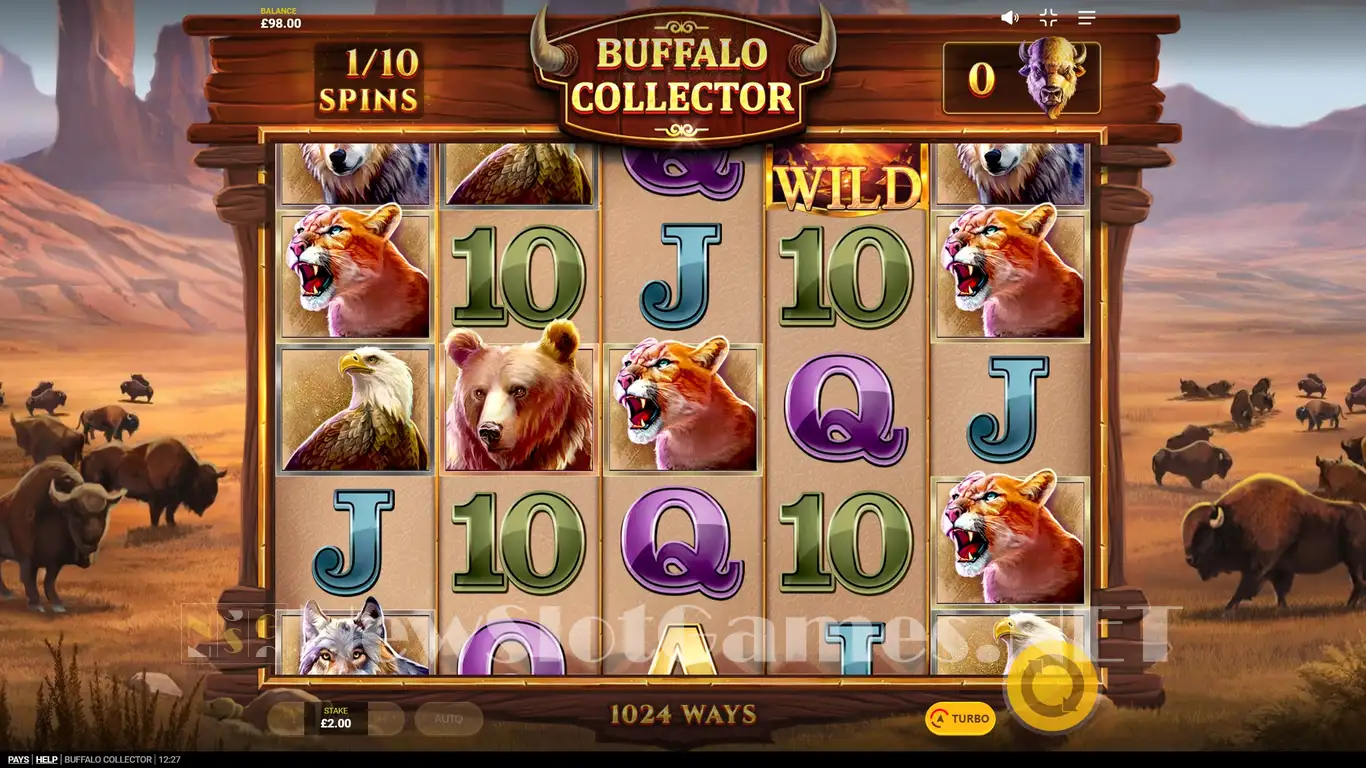This screenshot has height=768, width=1366.
Task: Exit fullscreen using the shrink icon
Action: point(1048,18)
